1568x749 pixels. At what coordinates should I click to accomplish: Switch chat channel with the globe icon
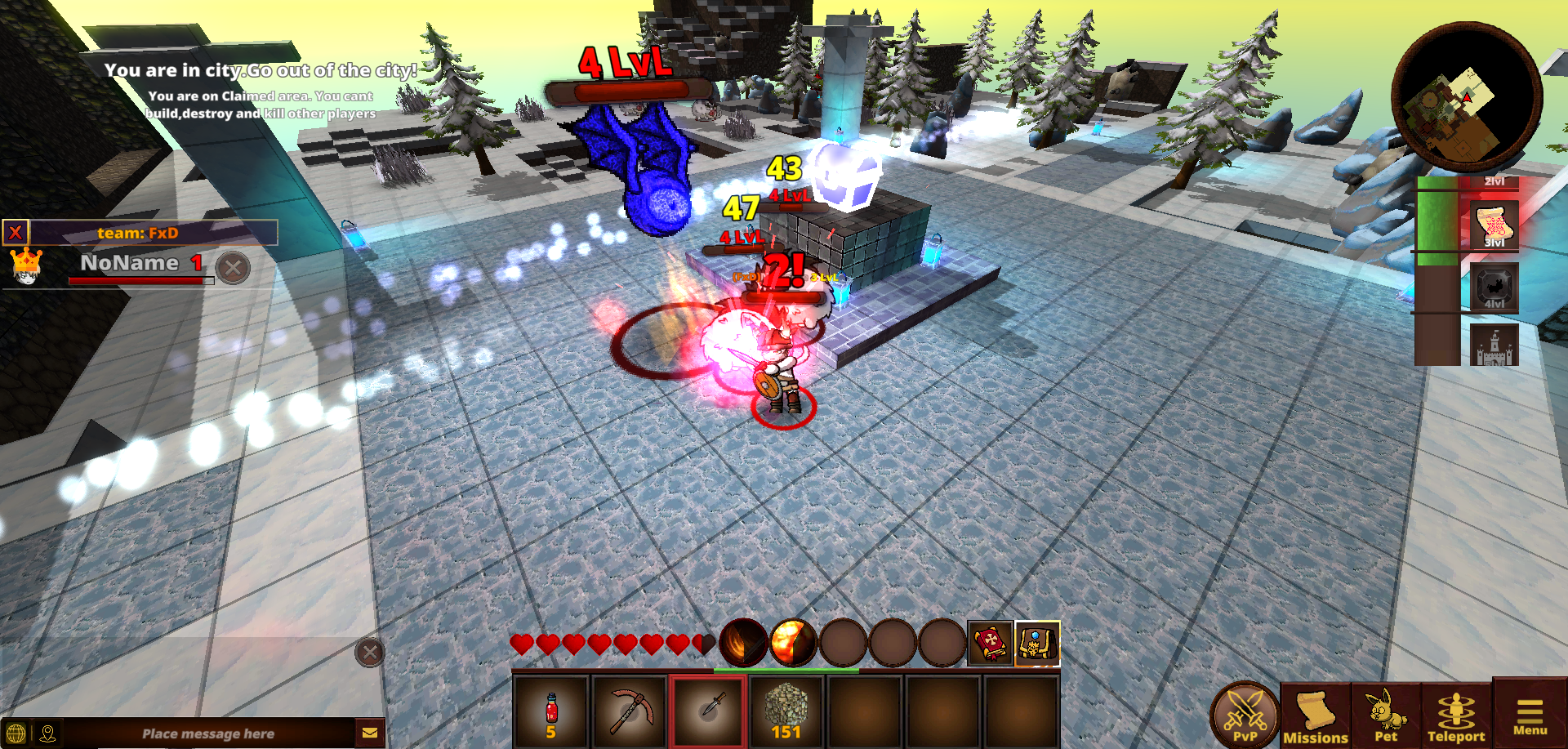16,733
